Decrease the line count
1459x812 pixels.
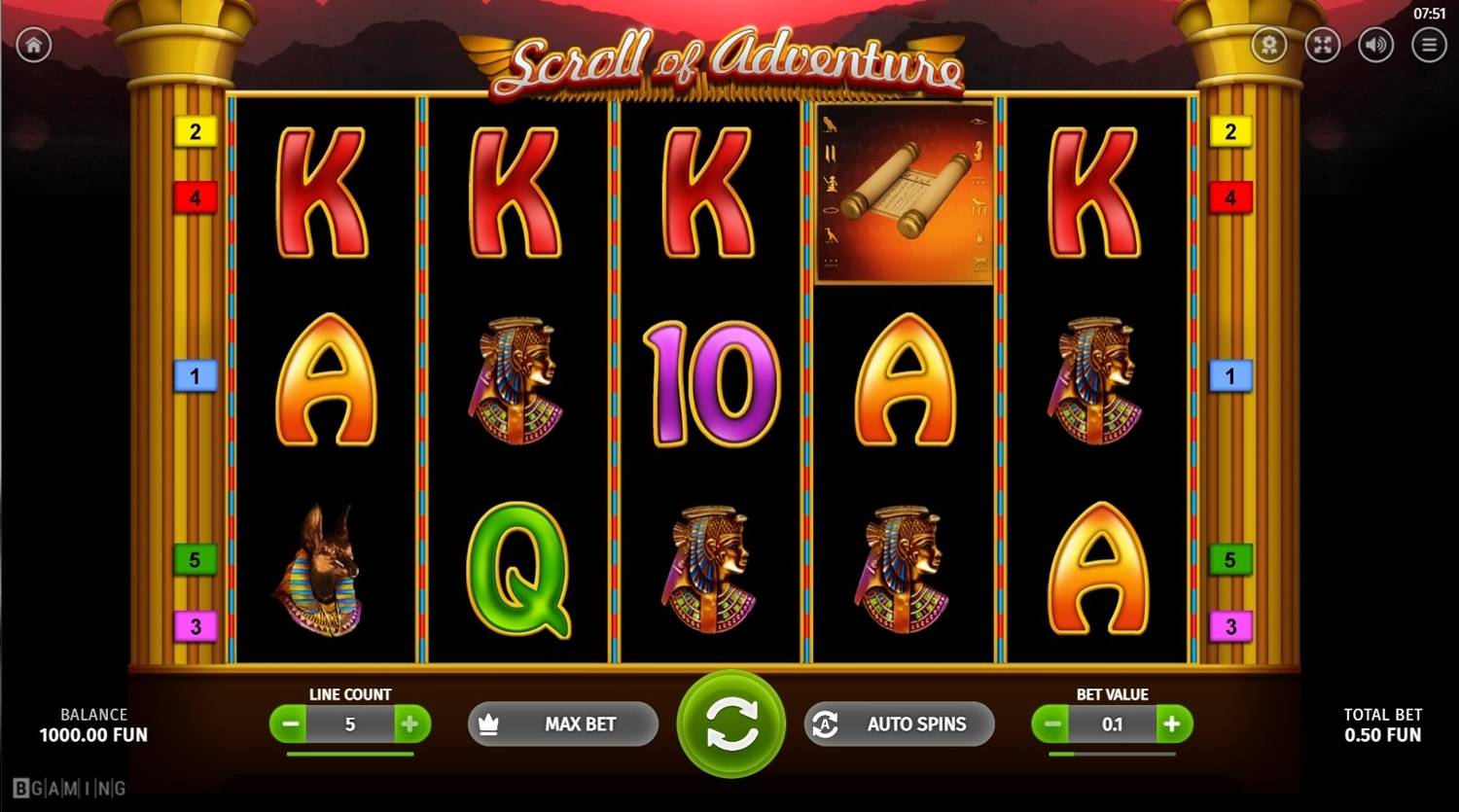pyautogui.click(x=289, y=724)
